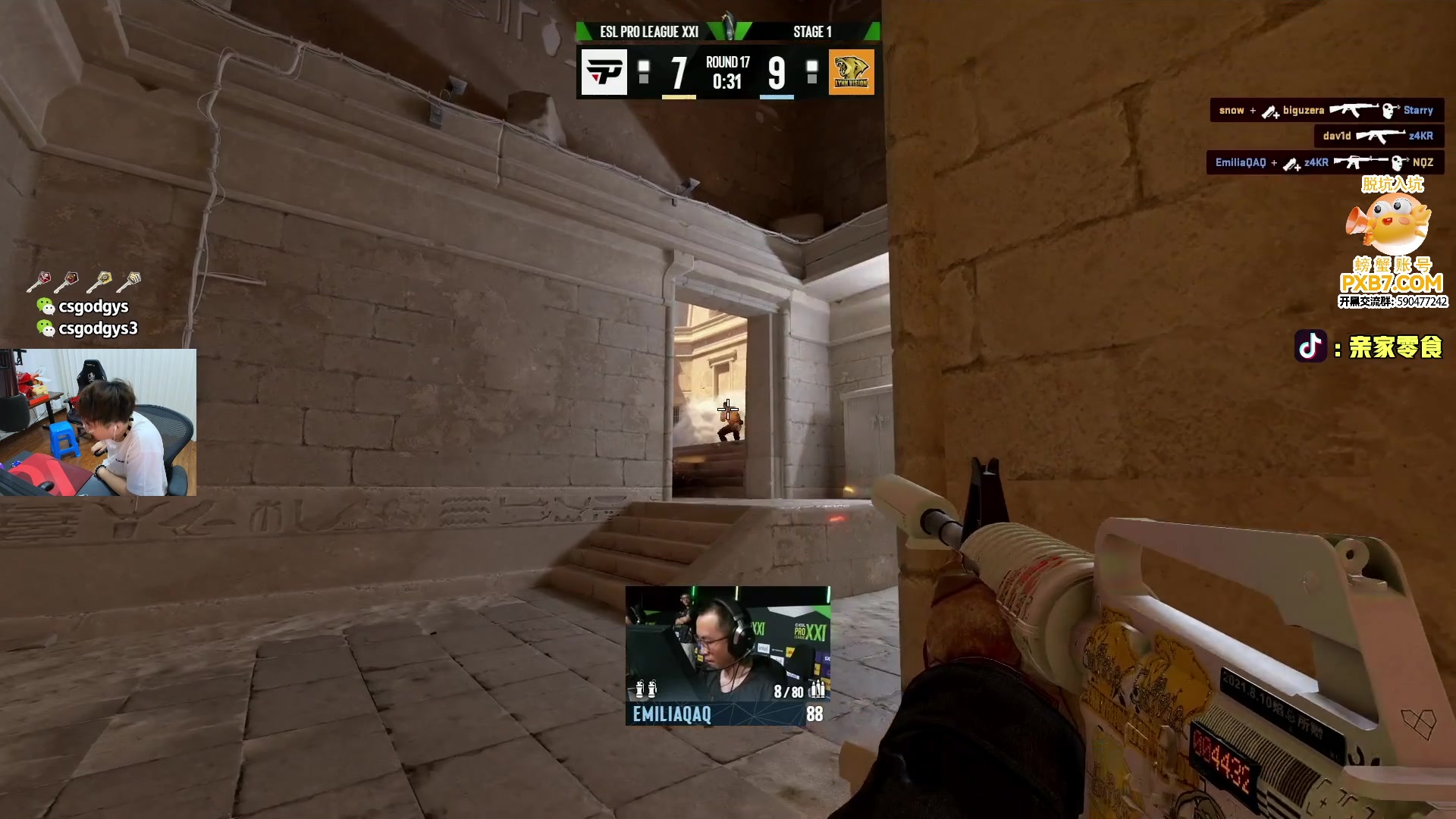Select the EmiliaQAQ kills NQZ feed entry
The height and width of the screenshot is (819, 1456).
tap(1324, 163)
